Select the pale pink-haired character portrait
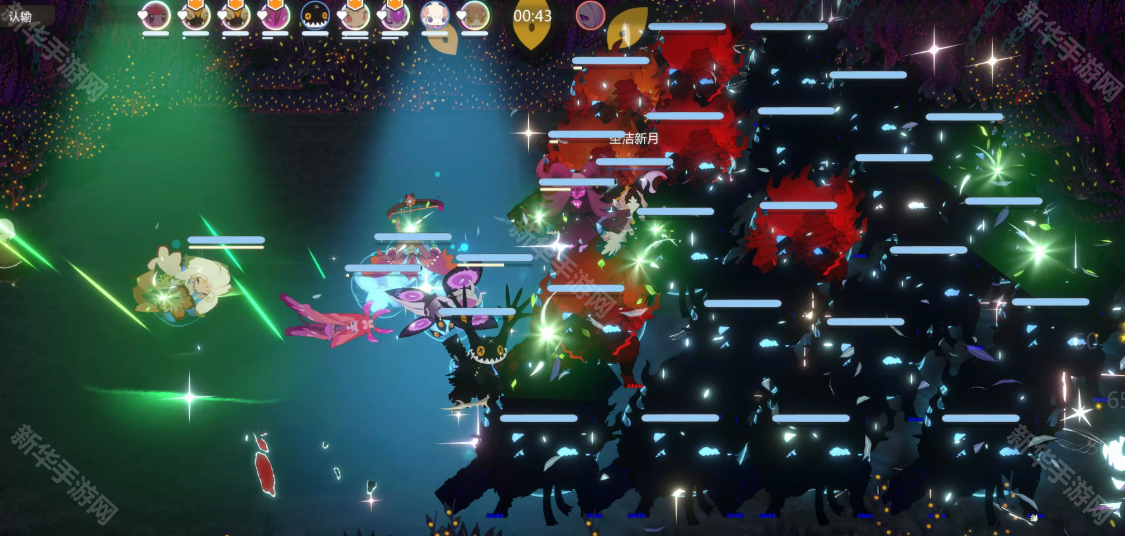1125x536 pixels. pyautogui.click(x=434, y=15)
